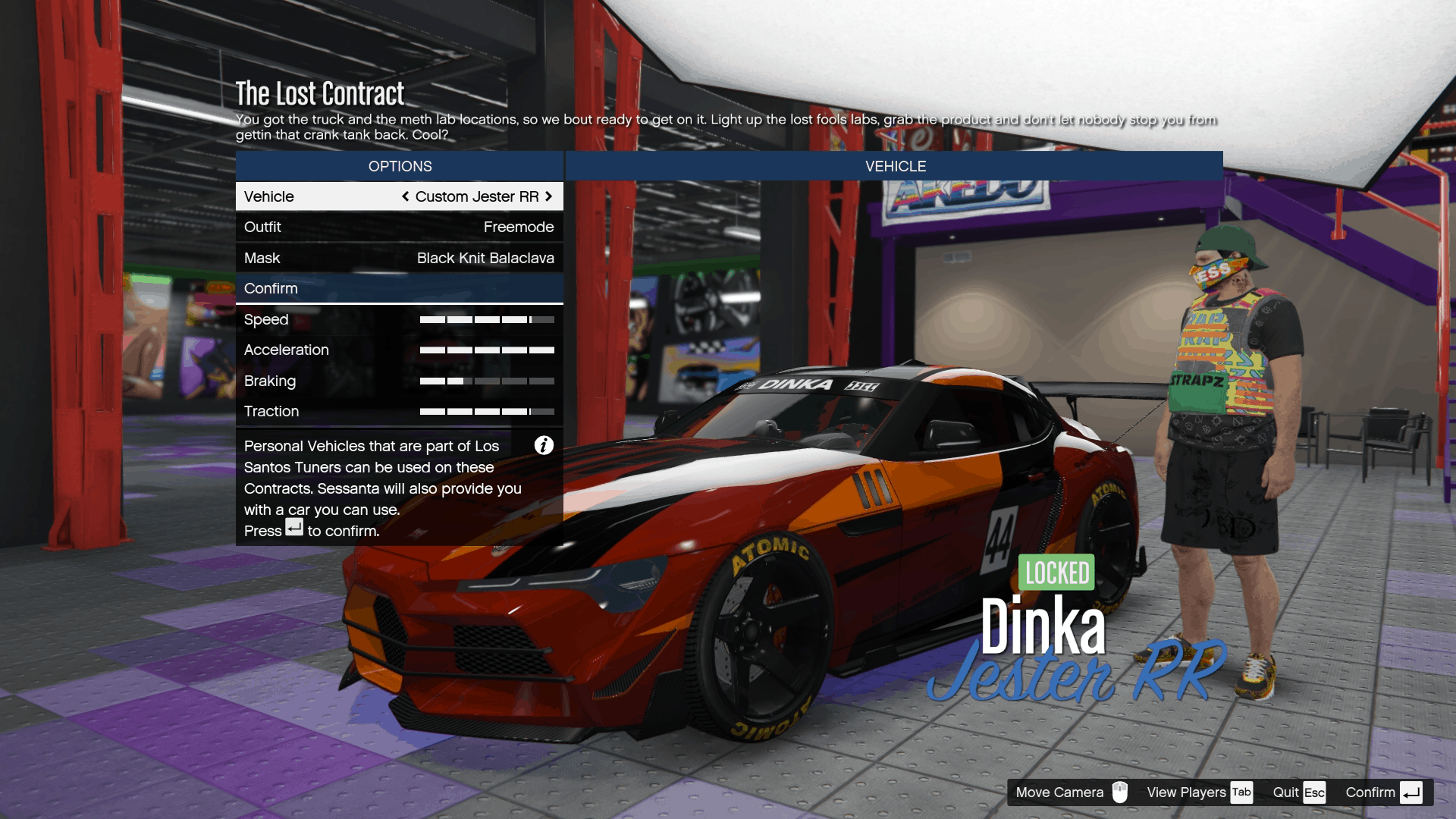The image size is (1456, 819).
Task: Switch to the OPTIONS tab
Action: (x=399, y=166)
